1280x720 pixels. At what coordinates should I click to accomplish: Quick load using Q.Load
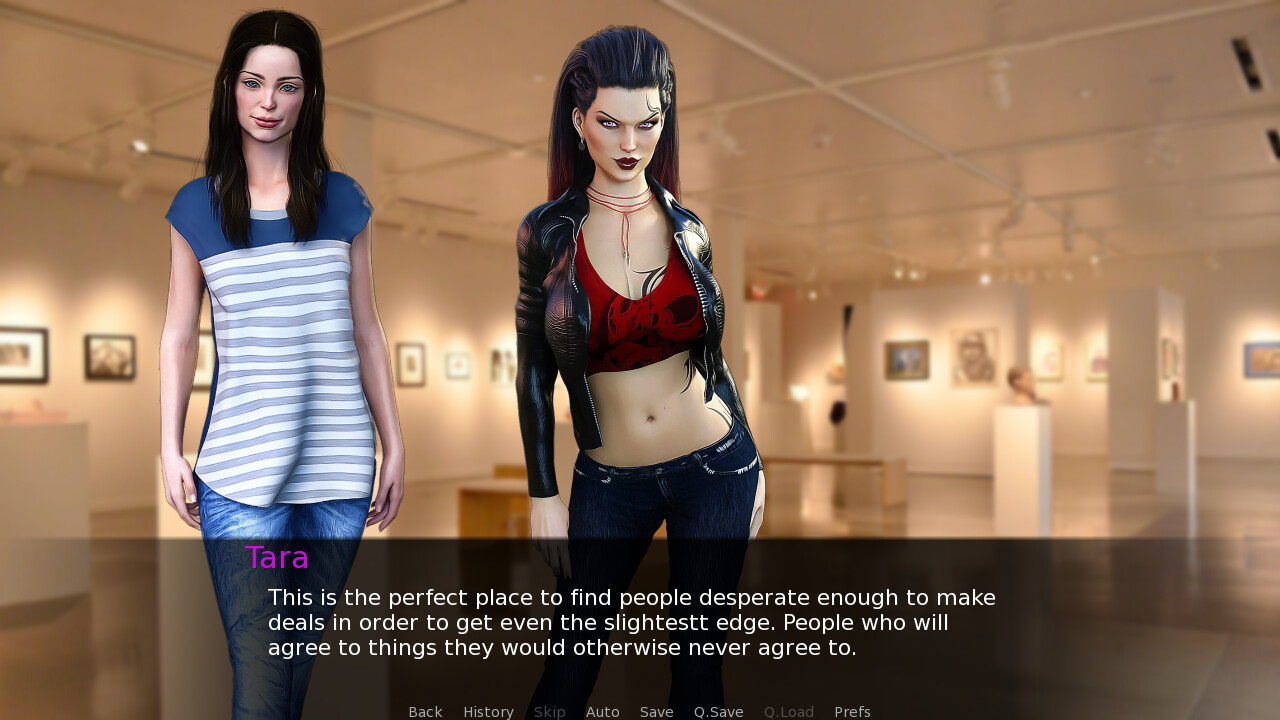tap(788, 712)
